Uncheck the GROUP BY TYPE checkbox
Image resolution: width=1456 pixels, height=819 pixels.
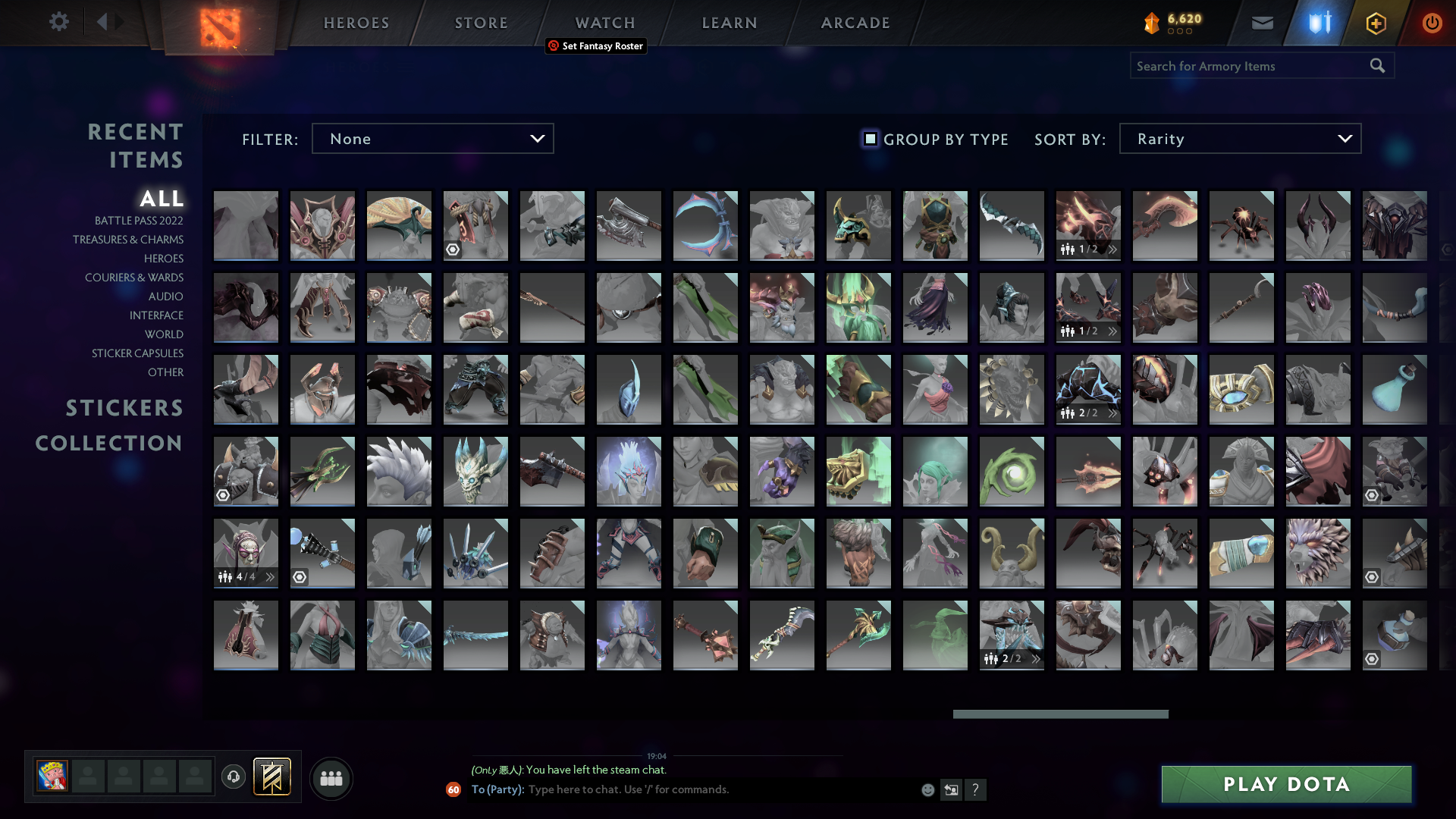coord(869,139)
